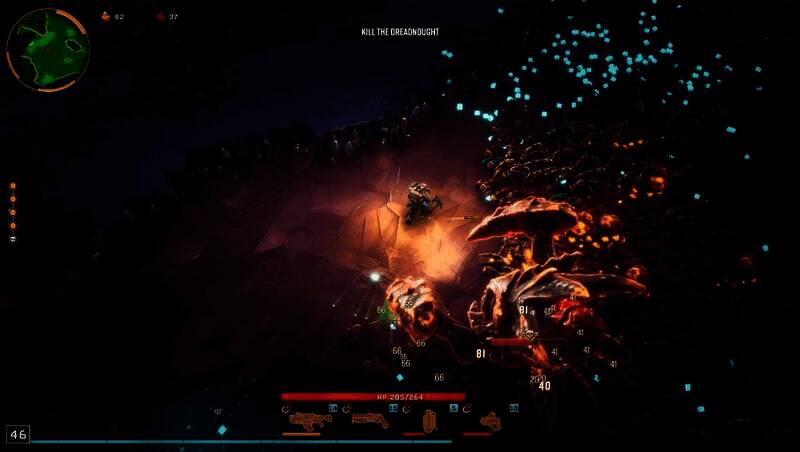
Task: Switch to the shotgun weapon slot
Action: pos(369,419)
